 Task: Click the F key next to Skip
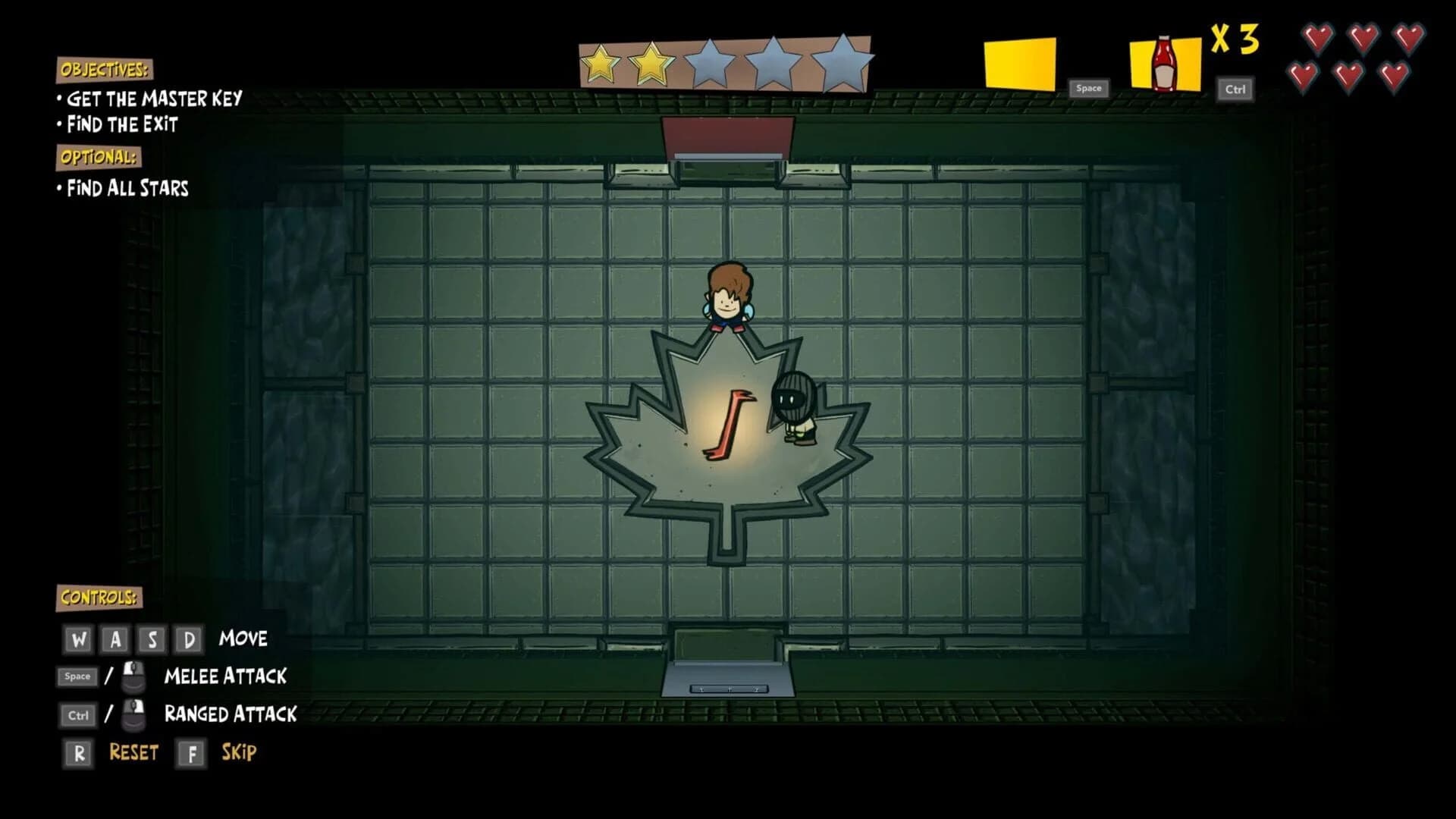pyautogui.click(x=192, y=753)
